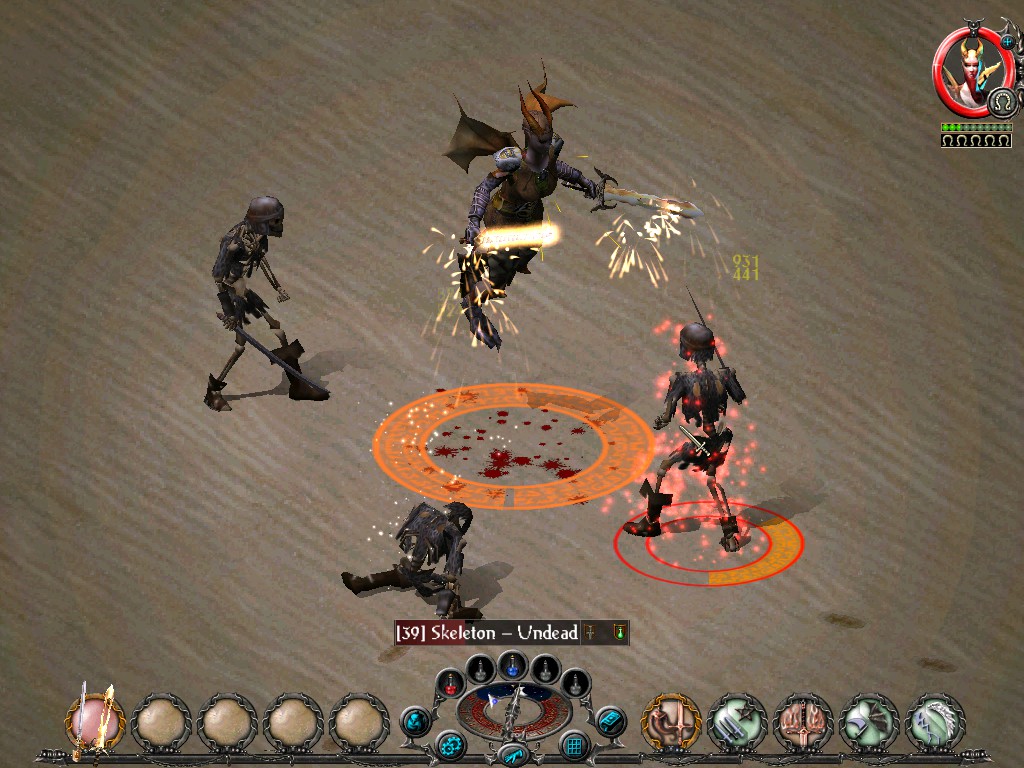Activate the gold-framed sword combat art
This screenshot has height=768, width=1024.
point(671,722)
